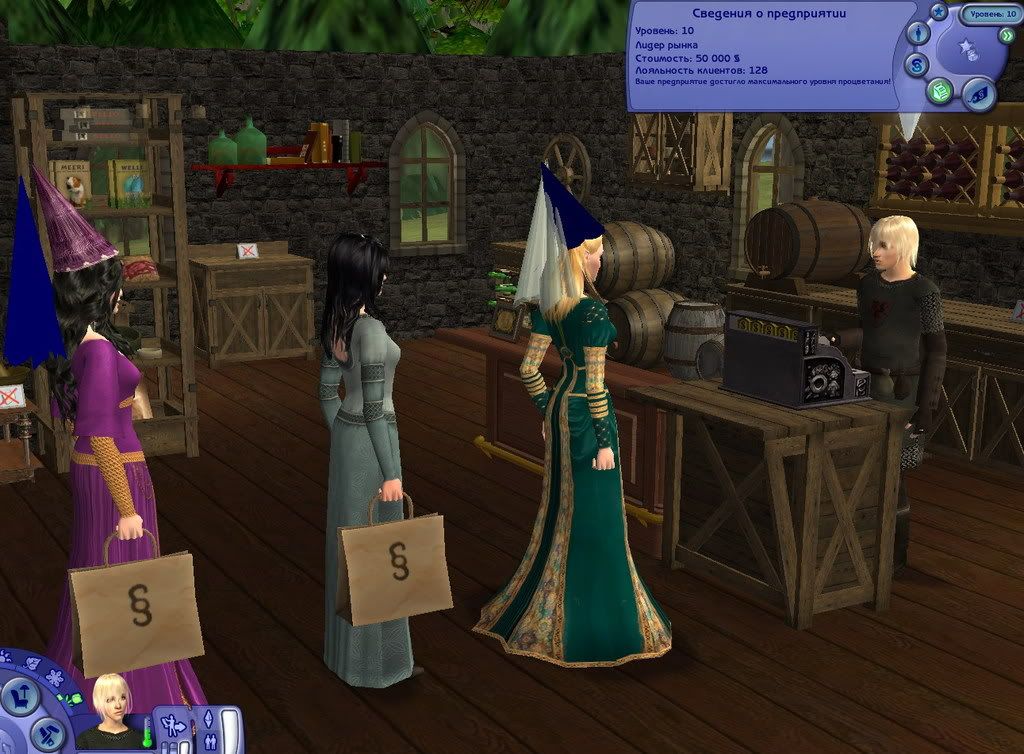Show the business cash flow simoleon icon

point(917,65)
